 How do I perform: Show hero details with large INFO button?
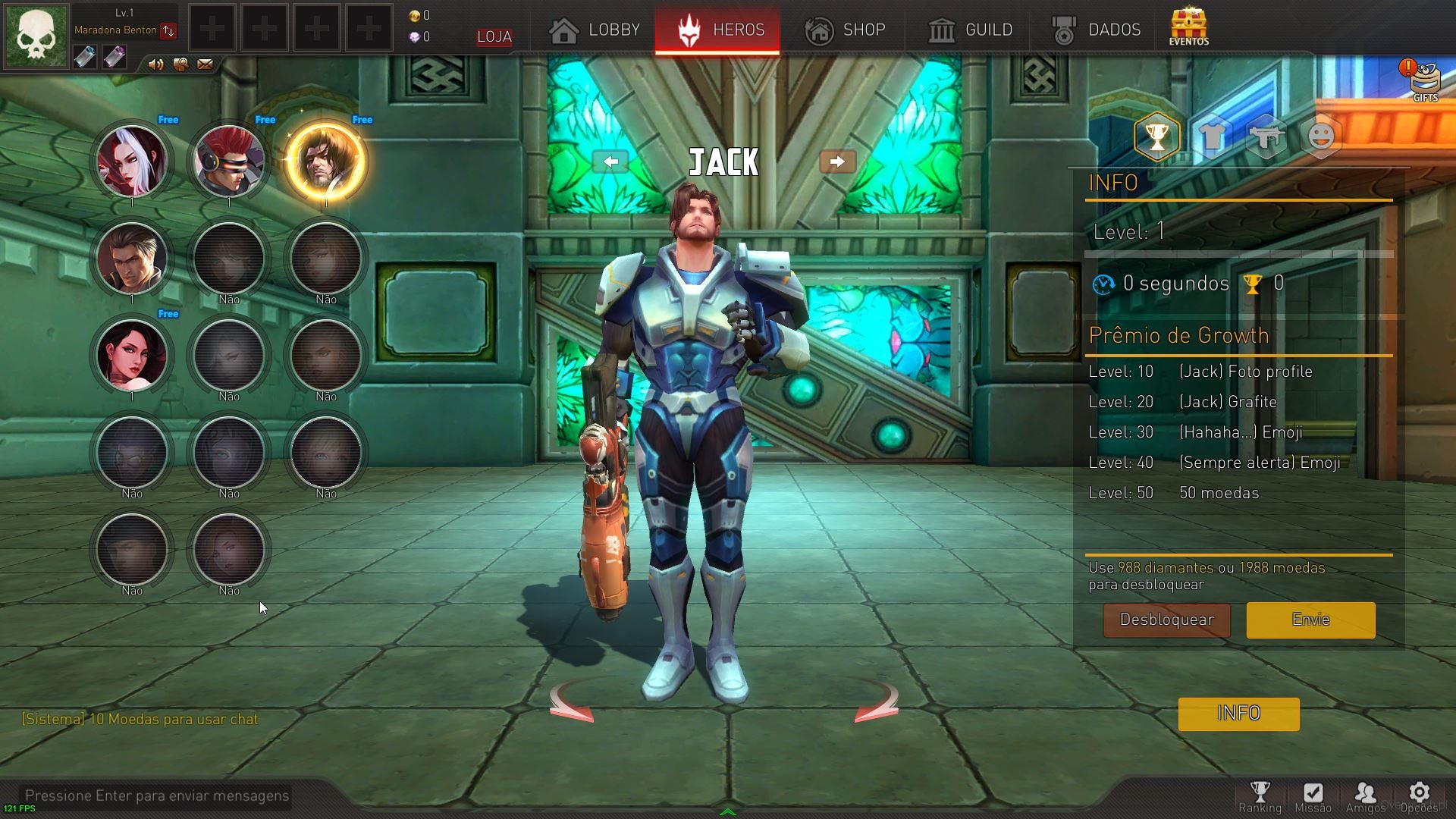point(1238,714)
